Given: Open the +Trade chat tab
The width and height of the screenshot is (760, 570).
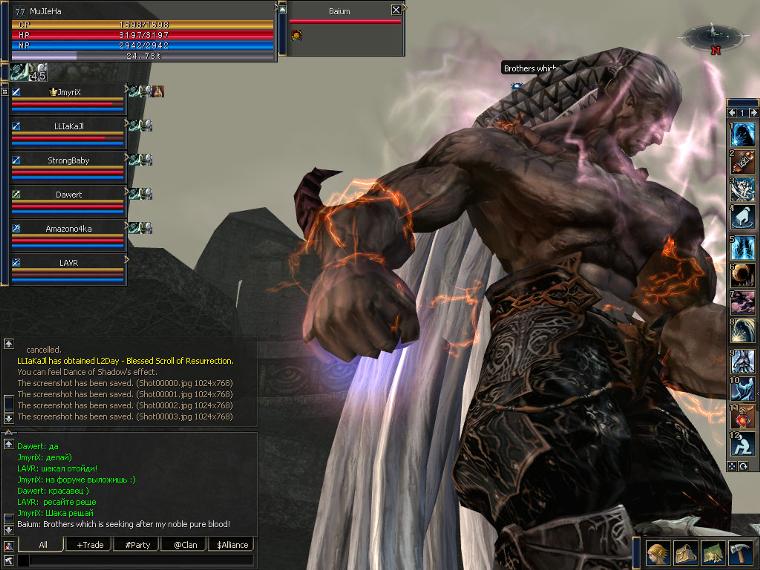Looking at the screenshot, I should point(89,545).
